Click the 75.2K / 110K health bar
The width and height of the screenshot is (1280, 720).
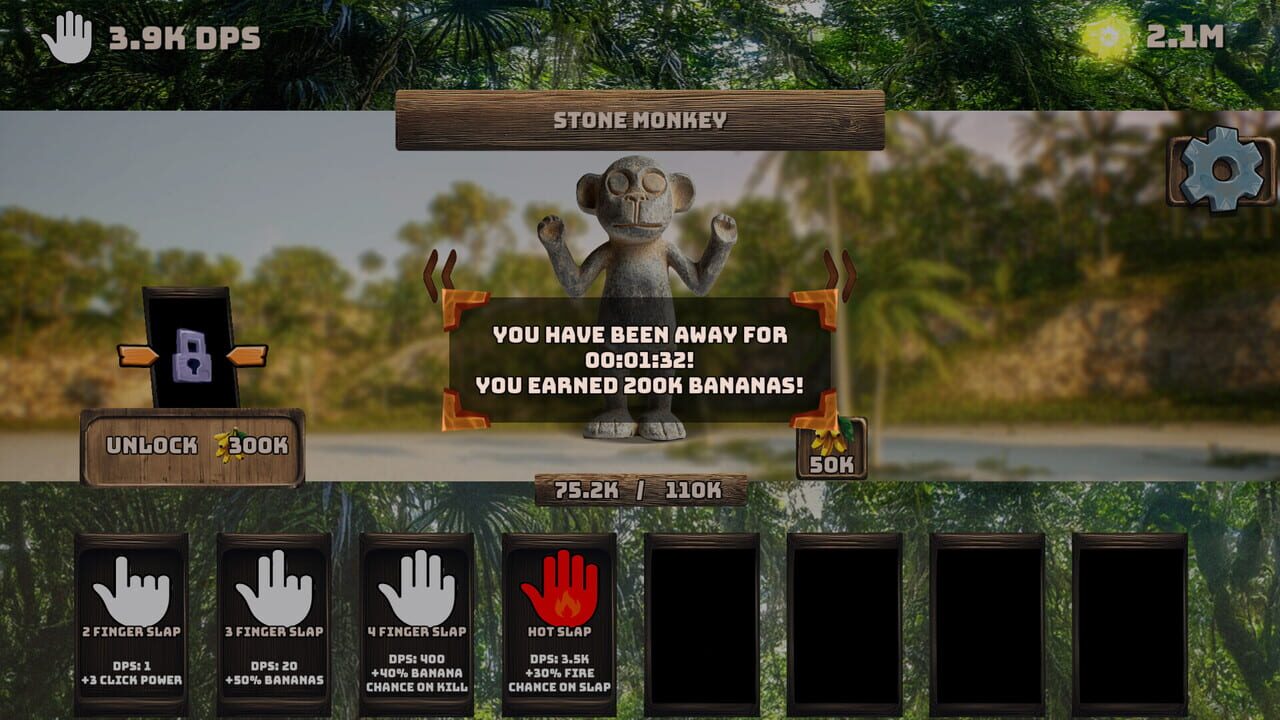click(640, 489)
